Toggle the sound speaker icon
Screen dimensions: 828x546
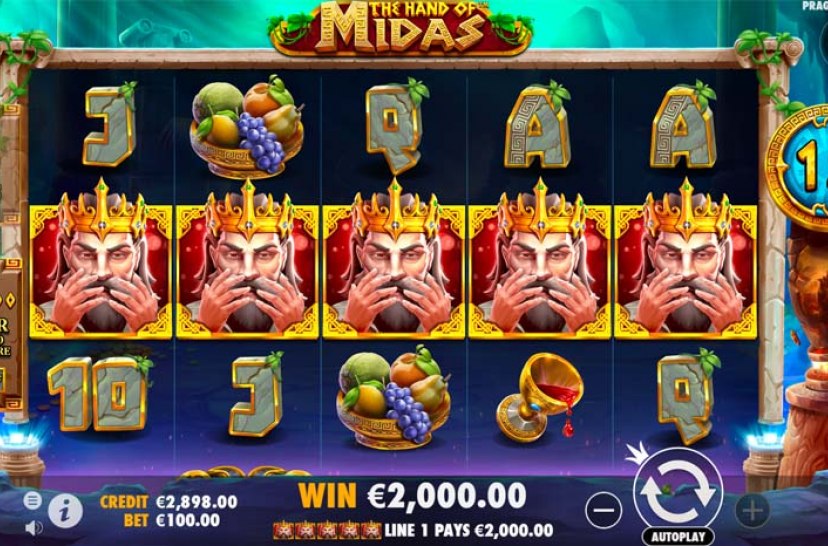tap(33, 526)
